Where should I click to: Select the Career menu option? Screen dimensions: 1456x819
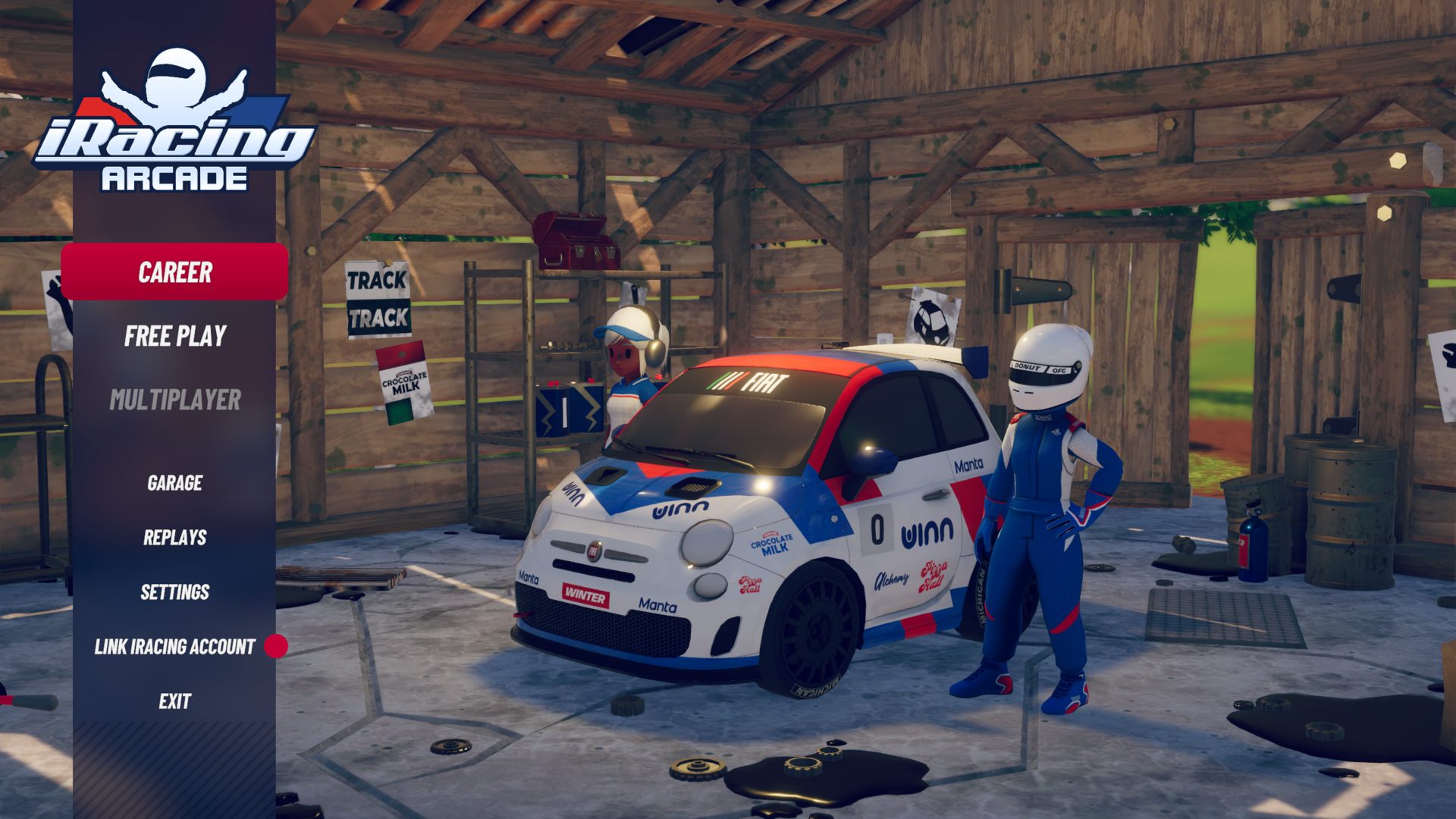point(174,272)
